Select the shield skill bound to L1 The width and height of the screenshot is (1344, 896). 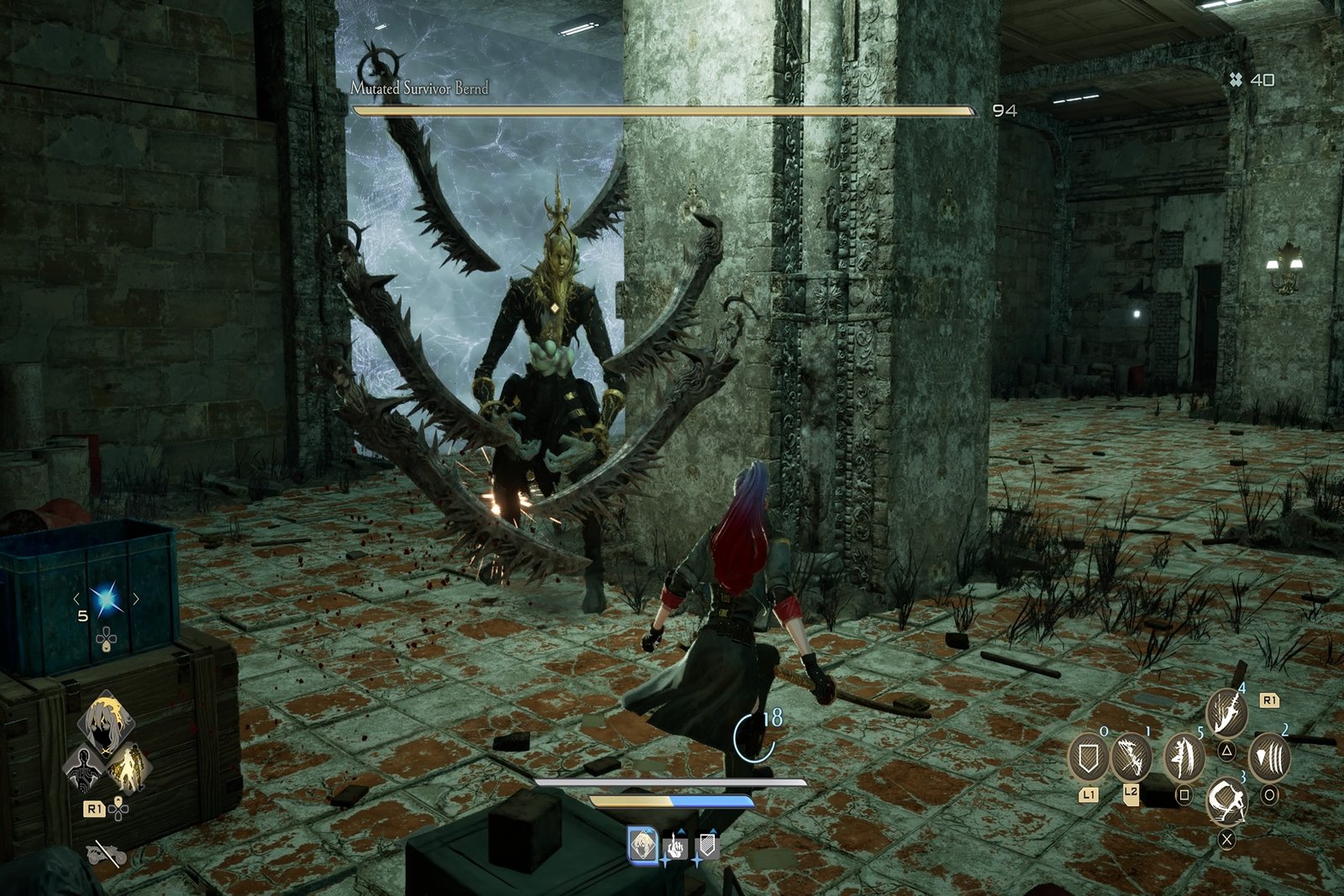1088,756
